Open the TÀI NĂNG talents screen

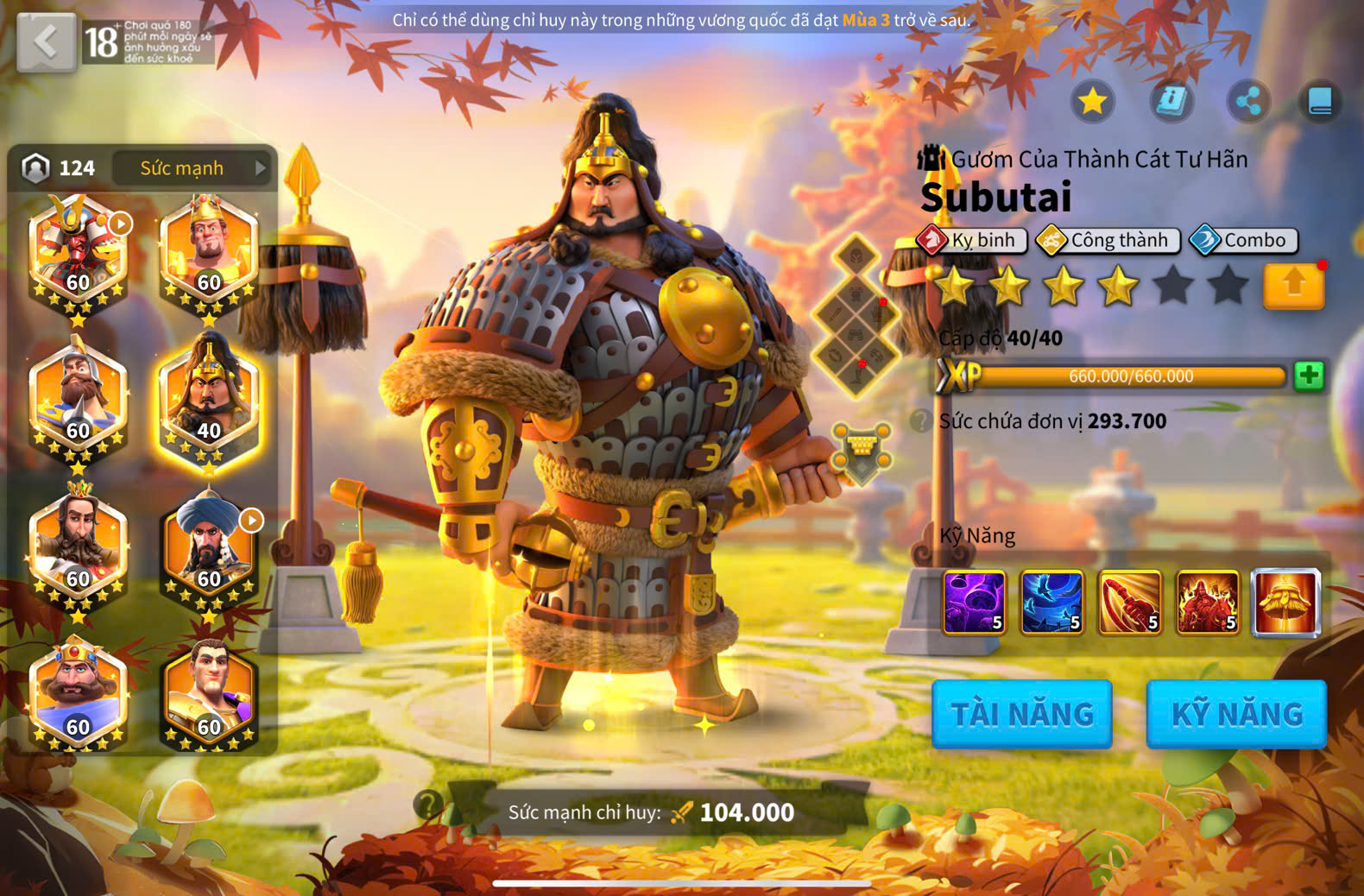(x=1021, y=714)
